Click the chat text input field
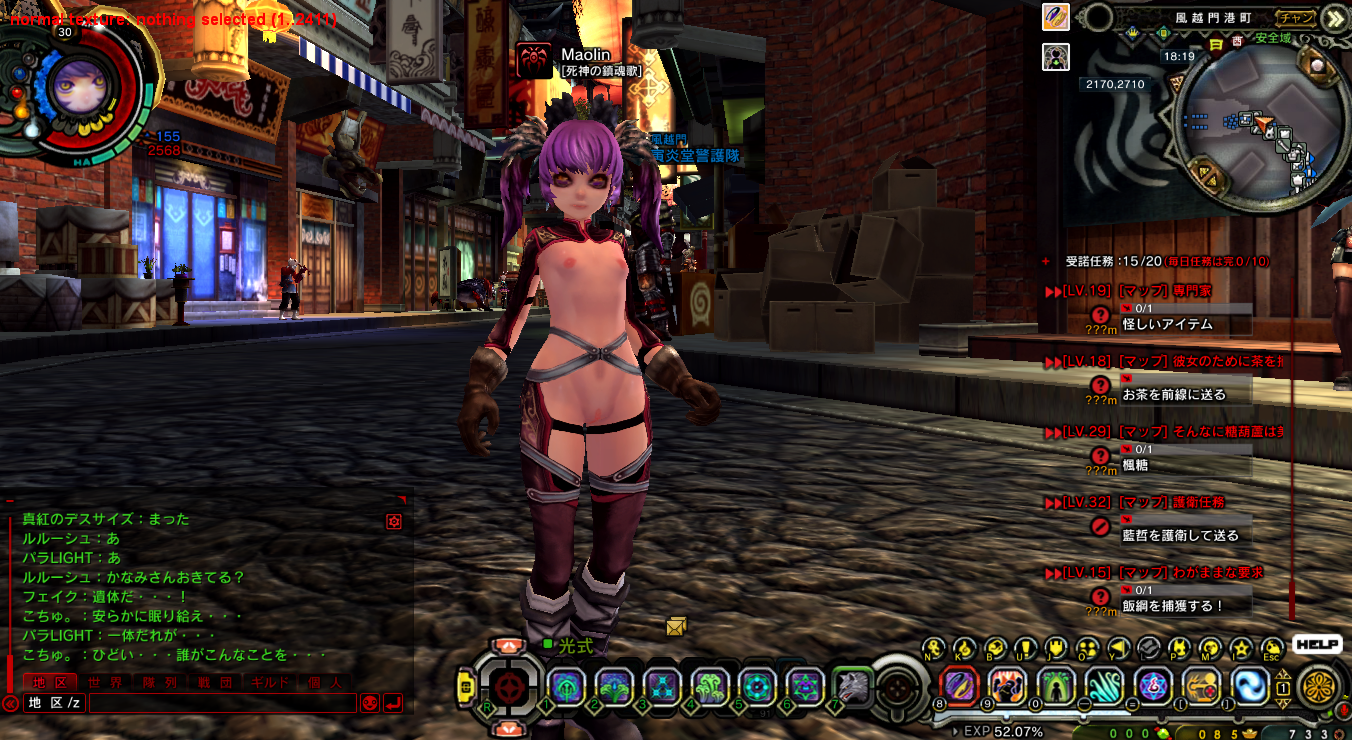1352x740 pixels. pyautogui.click(x=222, y=703)
